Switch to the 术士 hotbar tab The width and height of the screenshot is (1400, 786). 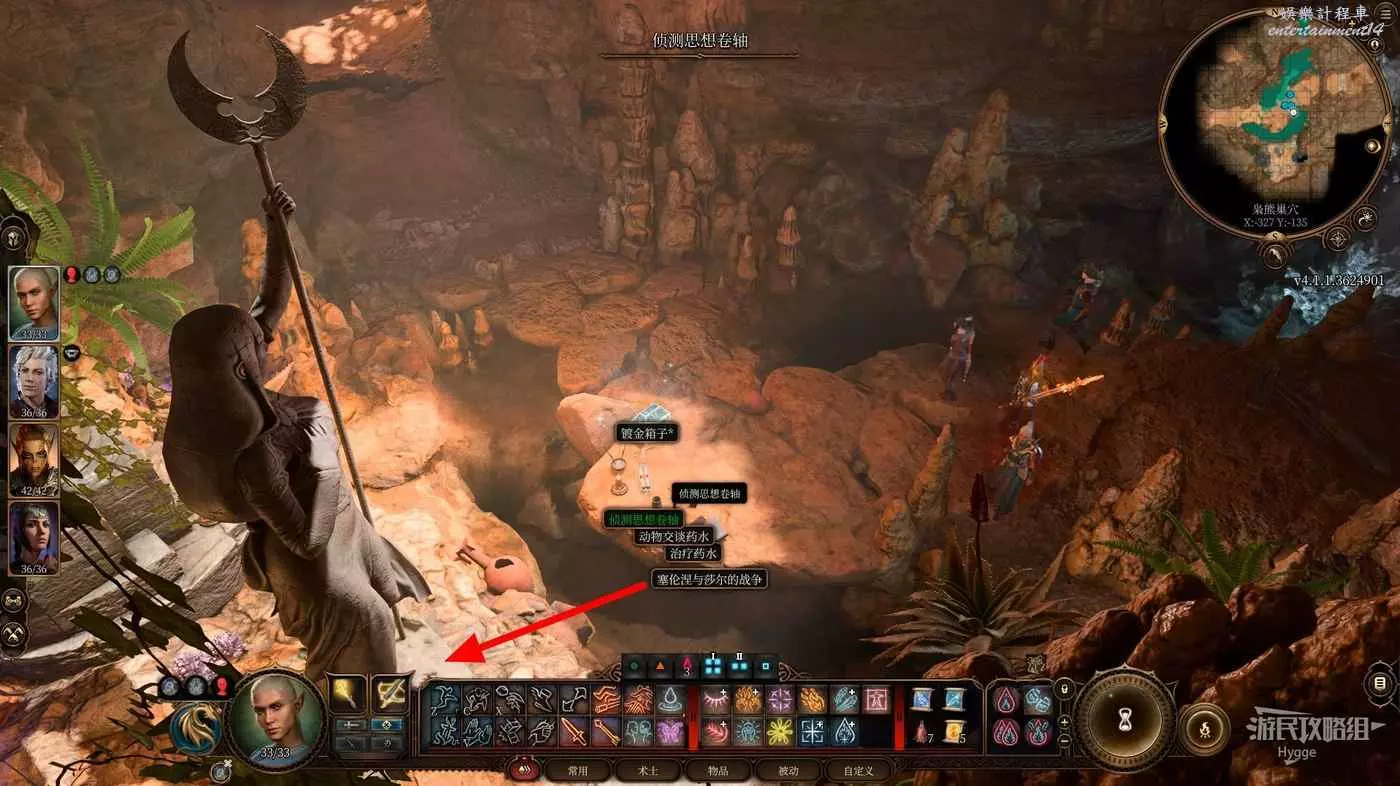point(648,770)
